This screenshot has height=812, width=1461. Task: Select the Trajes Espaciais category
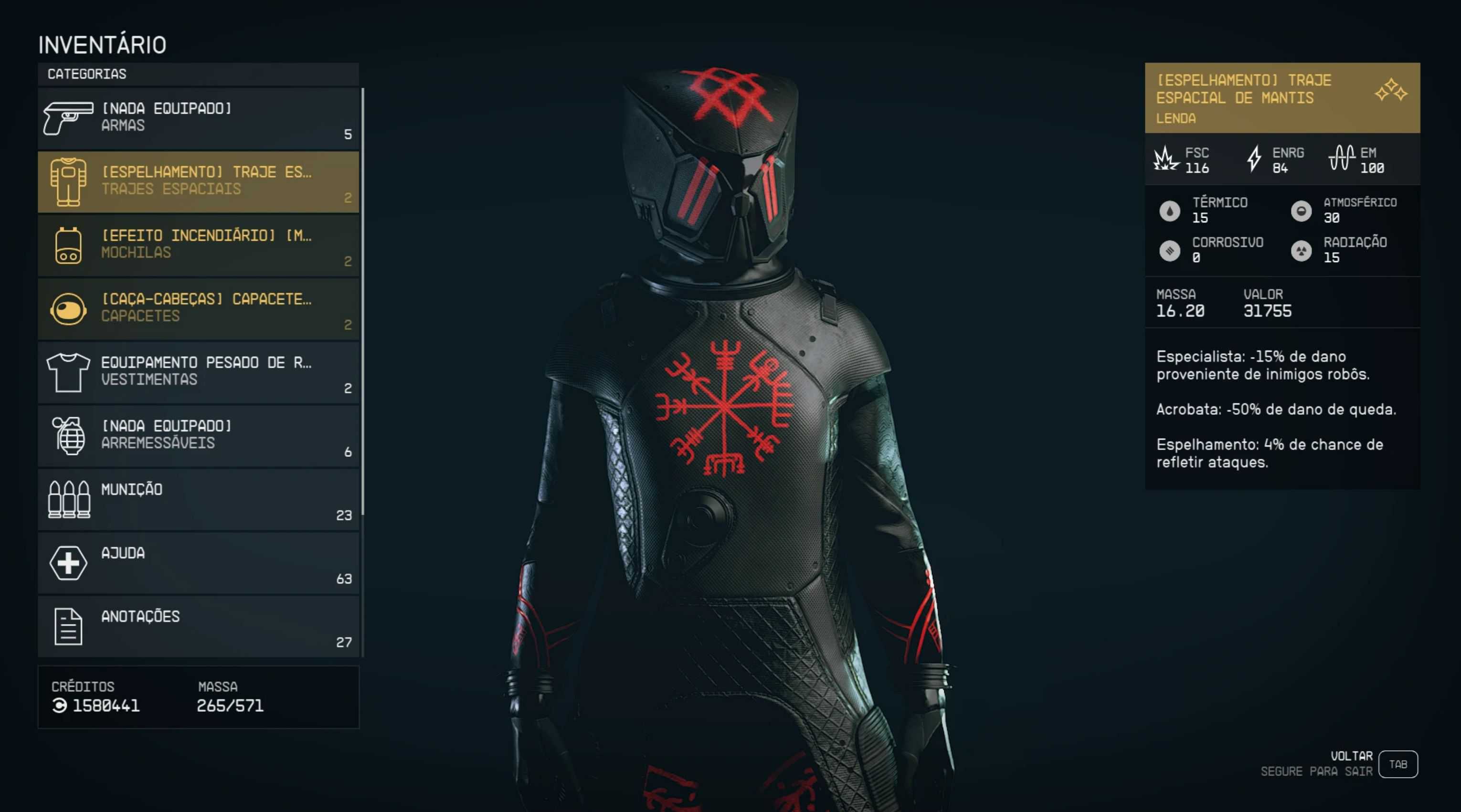pyautogui.click(x=198, y=181)
